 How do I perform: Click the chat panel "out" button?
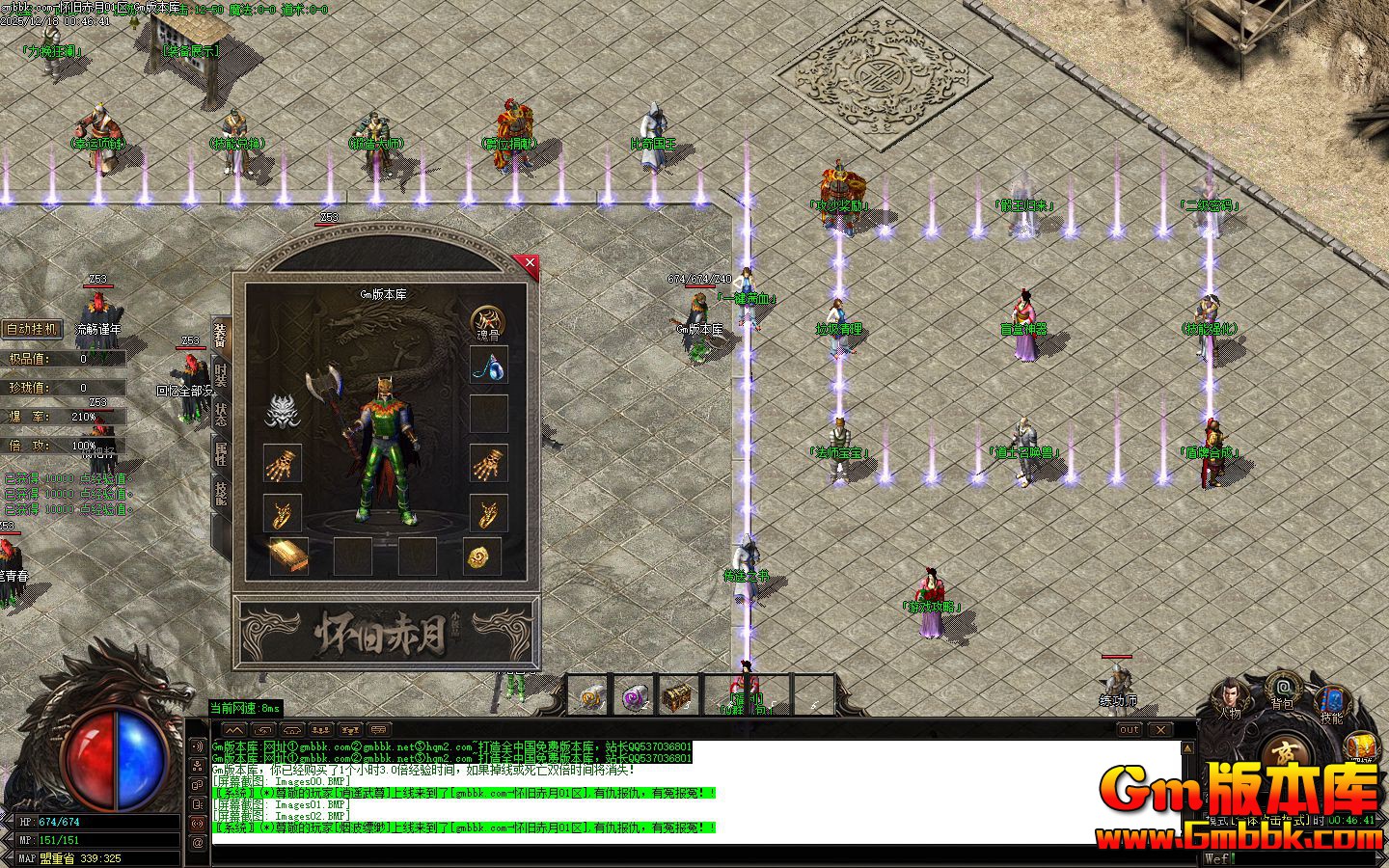click(1129, 730)
